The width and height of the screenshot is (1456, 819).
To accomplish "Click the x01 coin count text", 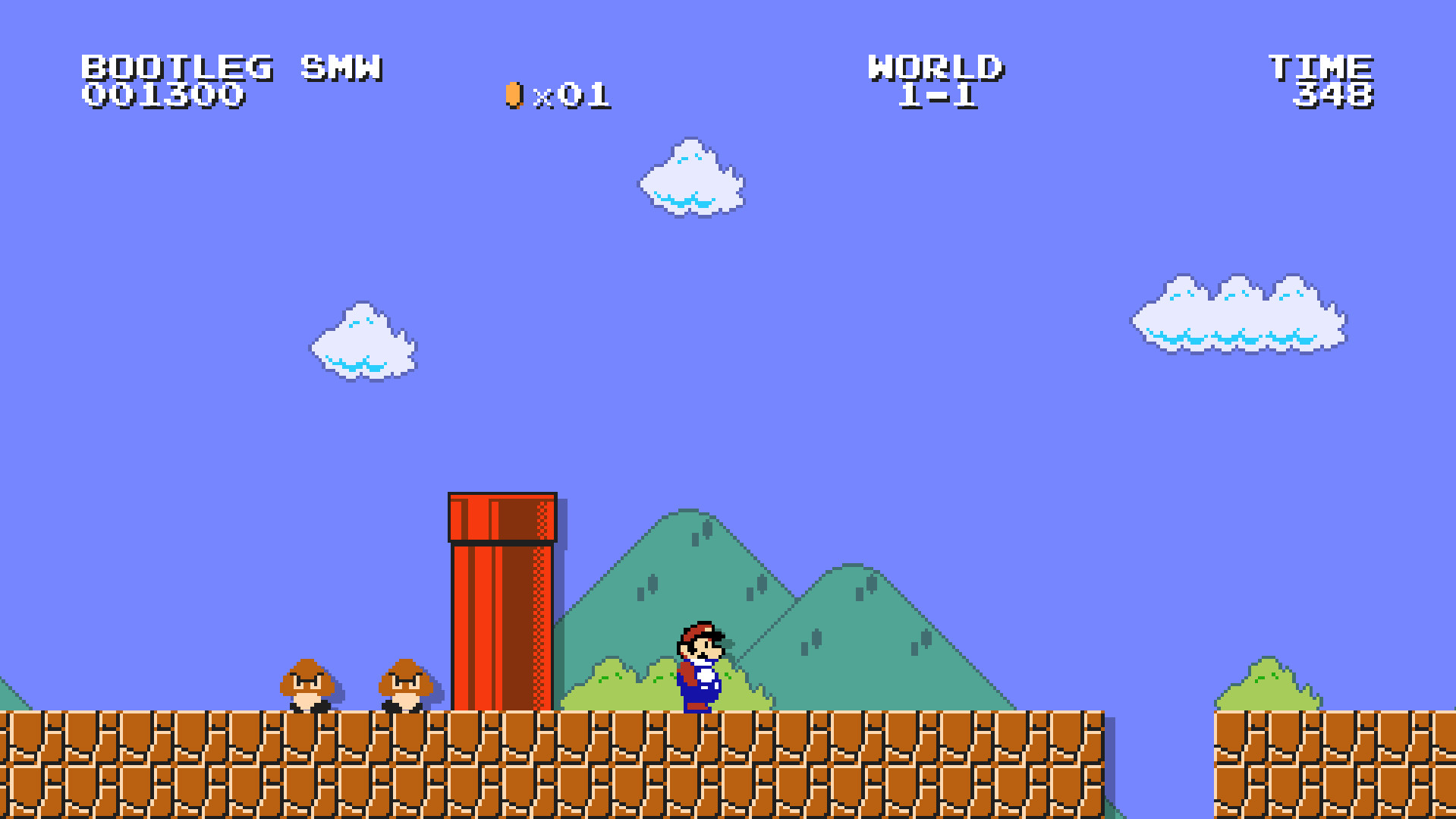I will [x=574, y=94].
